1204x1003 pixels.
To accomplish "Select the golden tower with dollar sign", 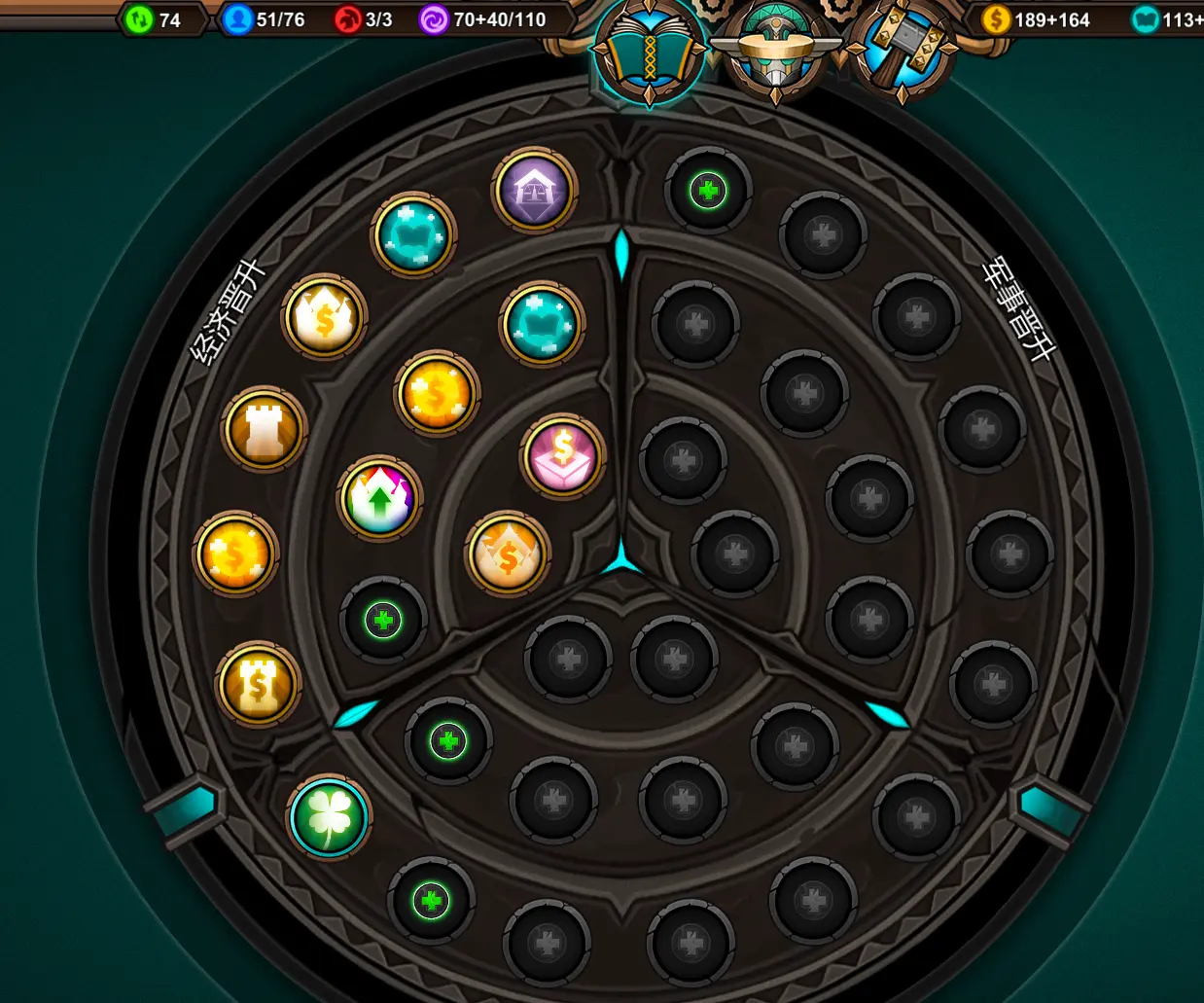I will (258, 684).
